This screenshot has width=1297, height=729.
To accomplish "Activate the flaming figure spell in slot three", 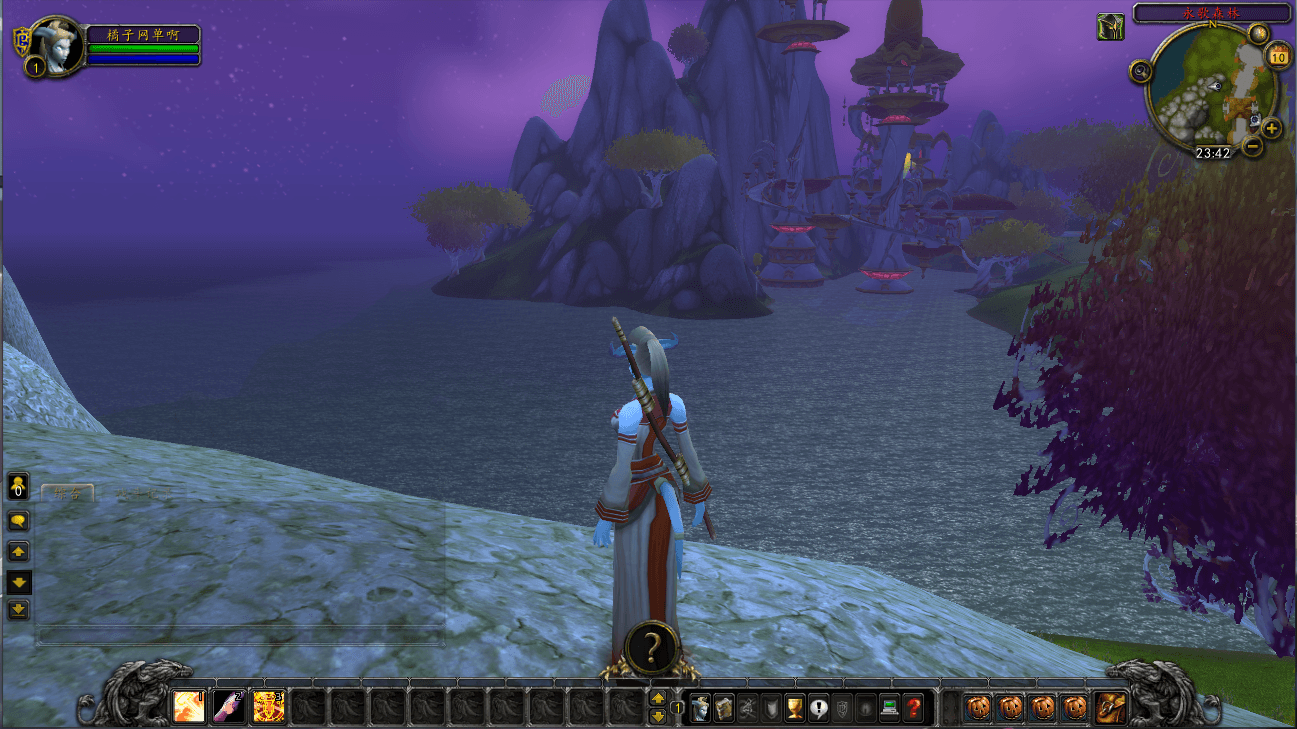I will 268,707.
